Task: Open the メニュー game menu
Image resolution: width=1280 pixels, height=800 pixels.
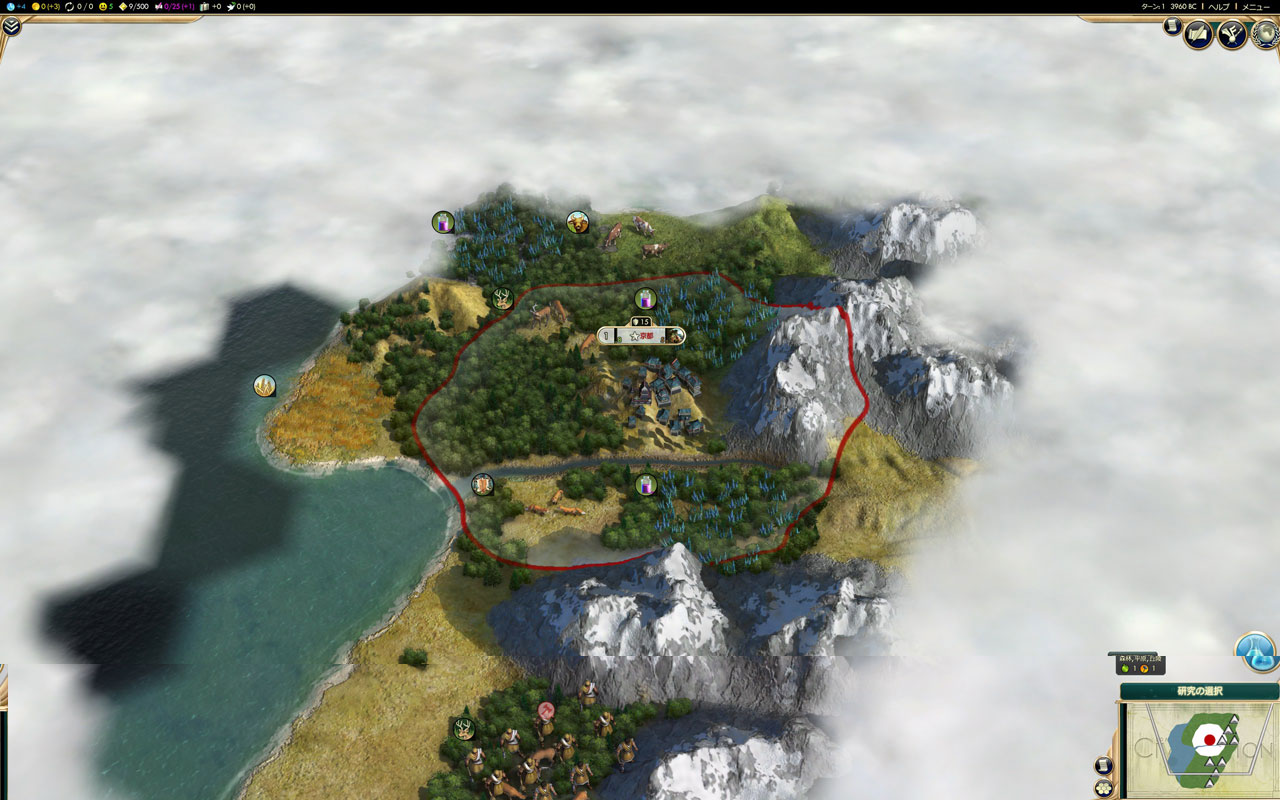Action: (1255, 6)
